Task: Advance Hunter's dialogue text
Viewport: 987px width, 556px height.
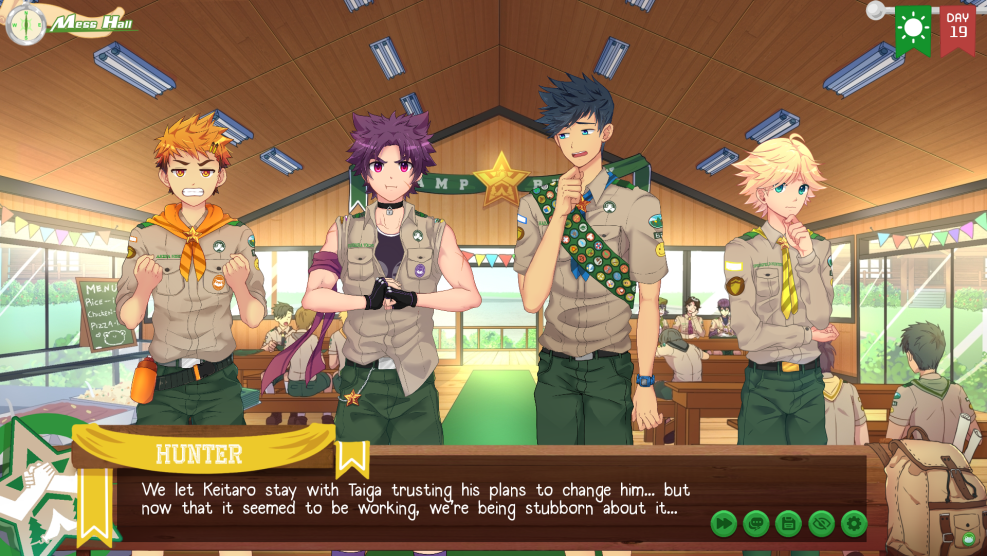Action: [415, 499]
